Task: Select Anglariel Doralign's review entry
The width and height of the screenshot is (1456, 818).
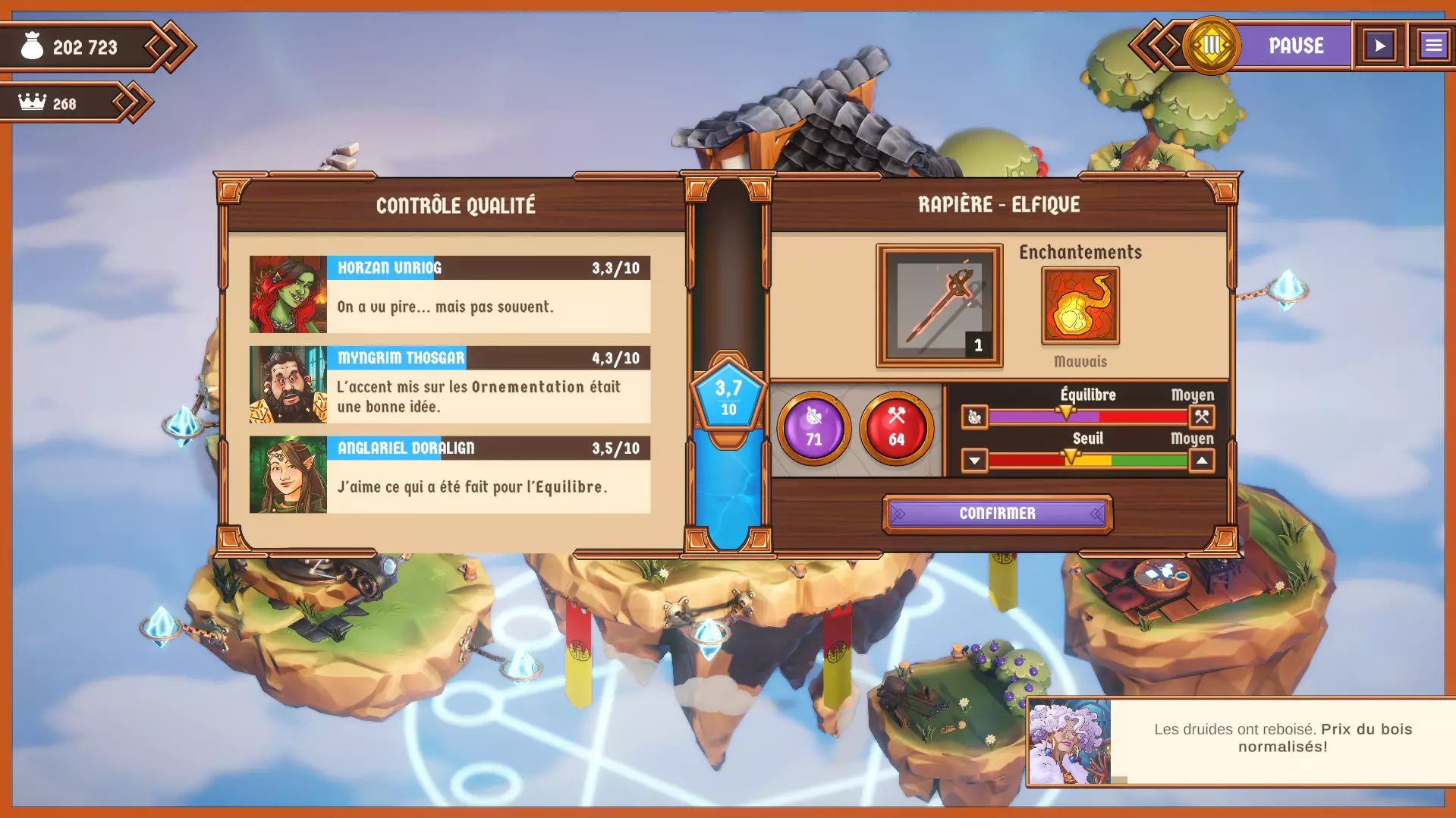Action: (x=449, y=474)
